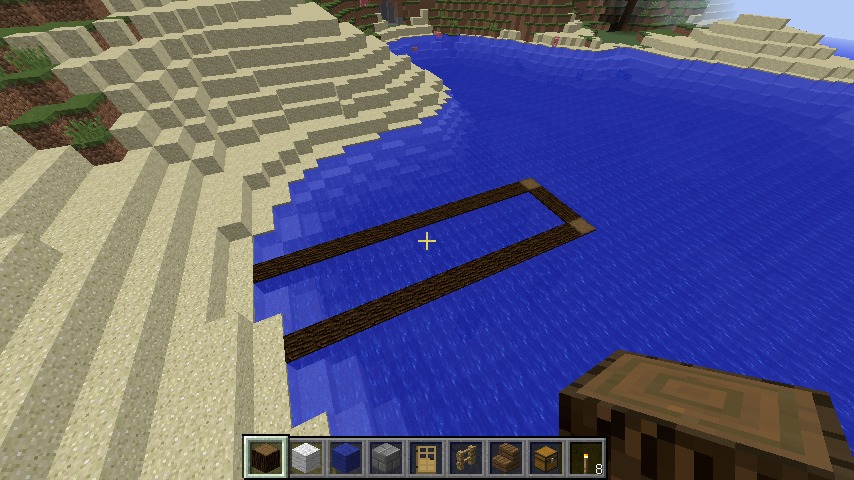Select the torch stack slot
This screenshot has width=854, height=480.
click(587, 458)
